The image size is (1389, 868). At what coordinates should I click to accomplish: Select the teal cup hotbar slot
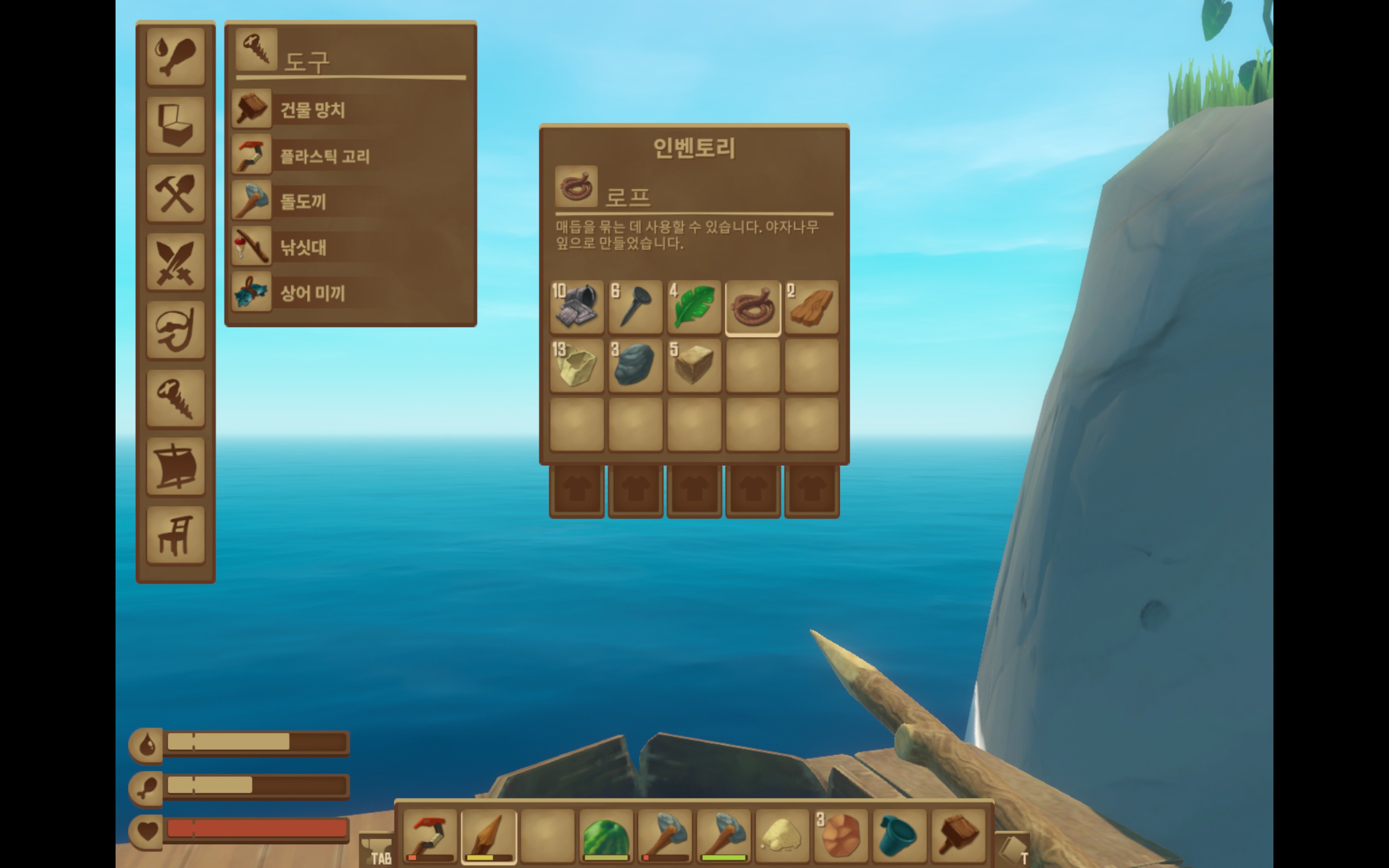(x=899, y=836)
